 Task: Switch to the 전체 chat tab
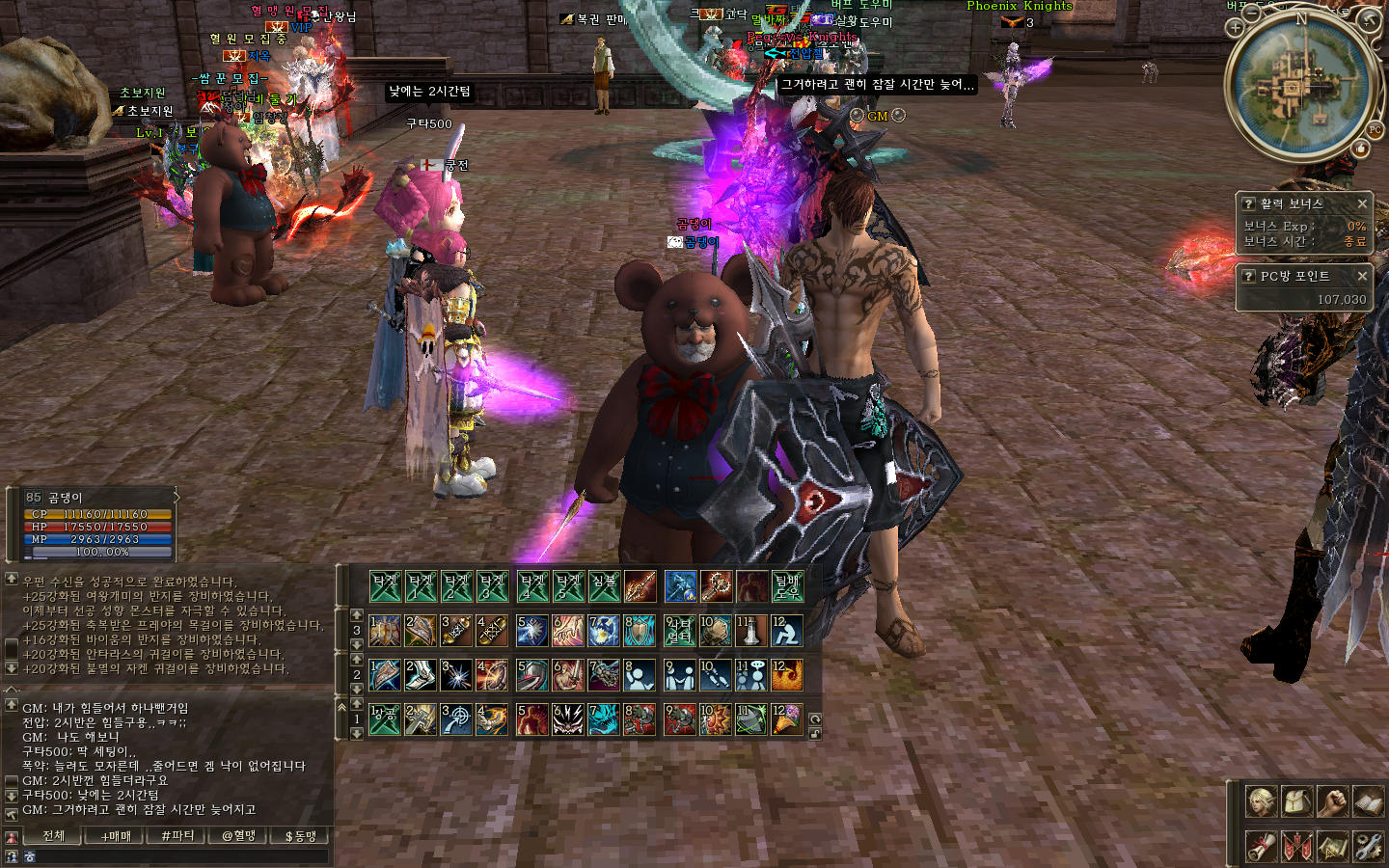54,836
